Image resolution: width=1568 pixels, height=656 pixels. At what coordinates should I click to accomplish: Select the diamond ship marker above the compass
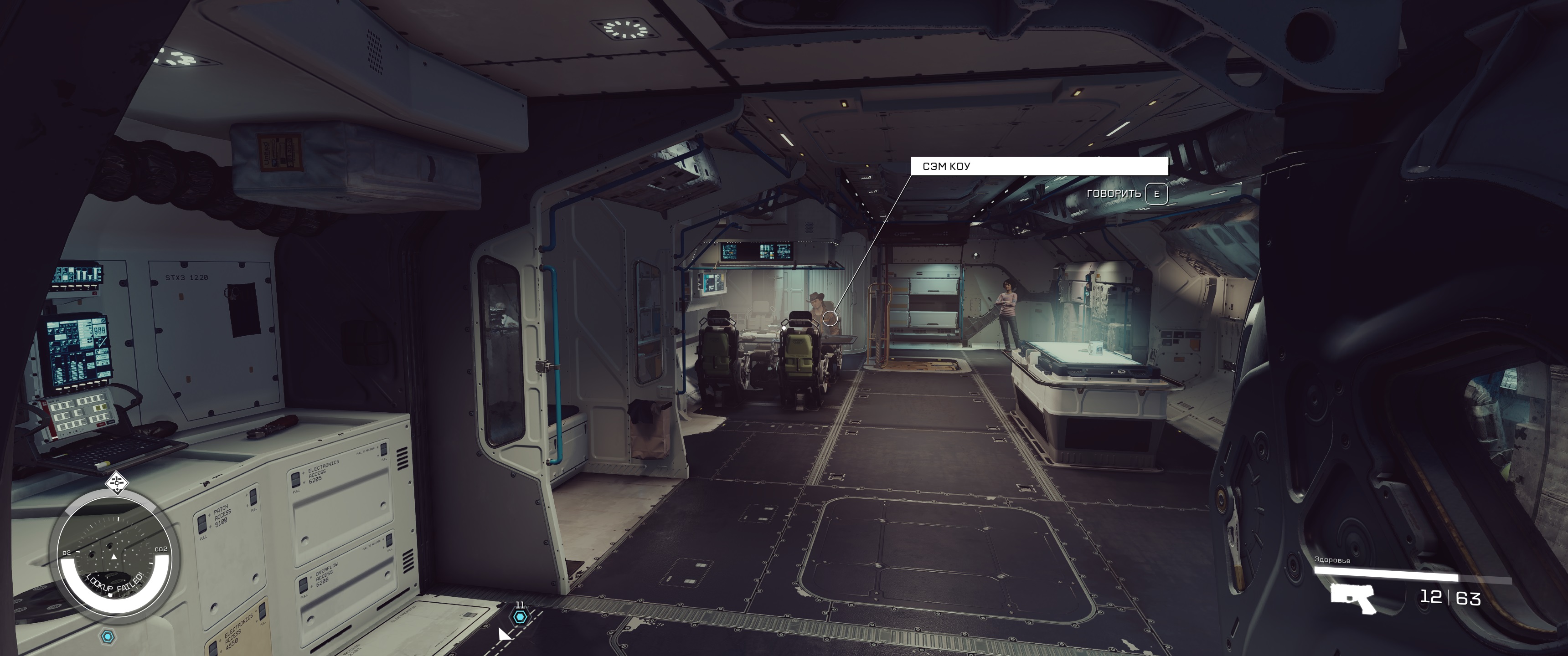tap(116, 482)
